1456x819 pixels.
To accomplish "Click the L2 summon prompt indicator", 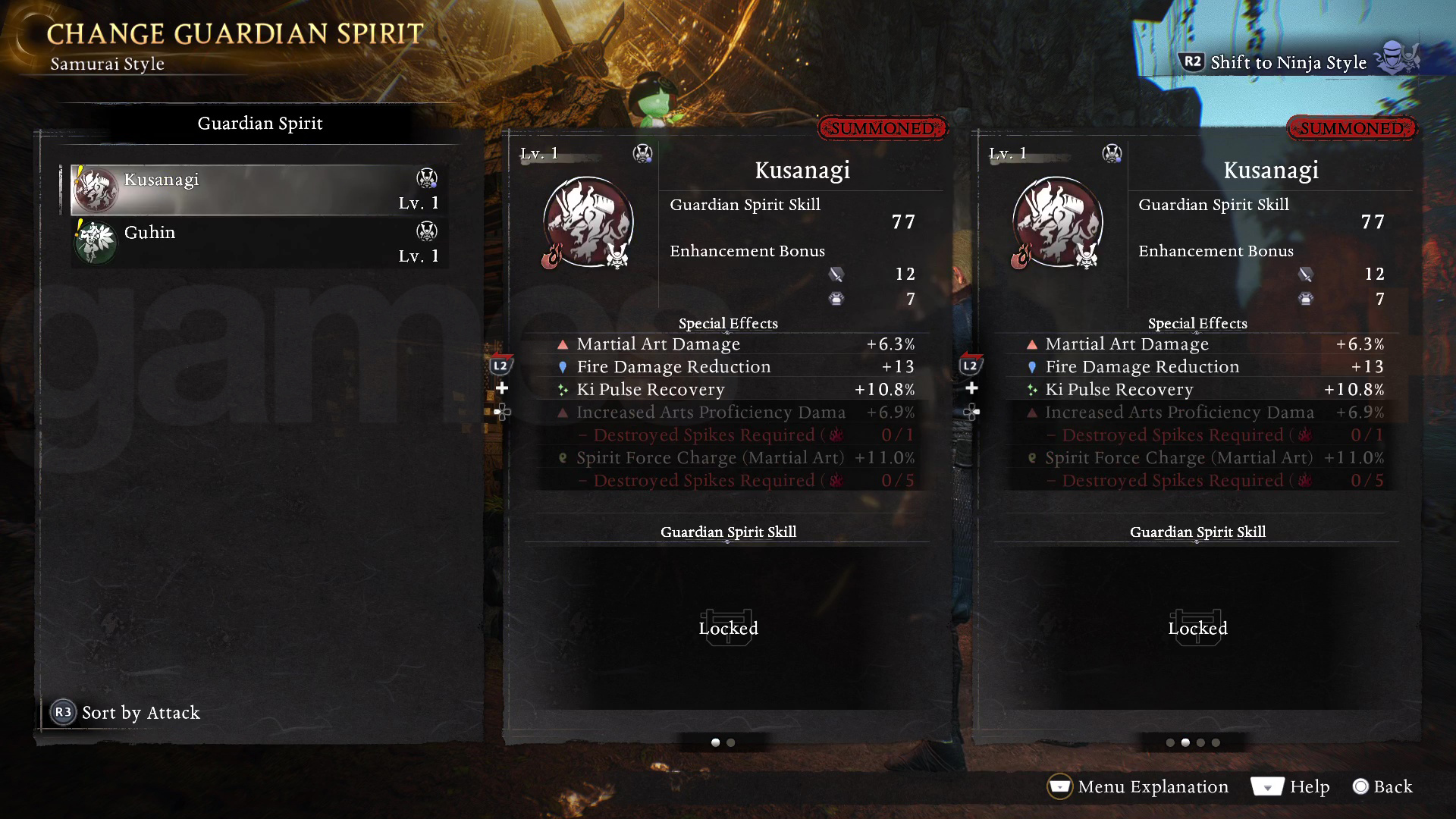I will (x=500, y=365).
